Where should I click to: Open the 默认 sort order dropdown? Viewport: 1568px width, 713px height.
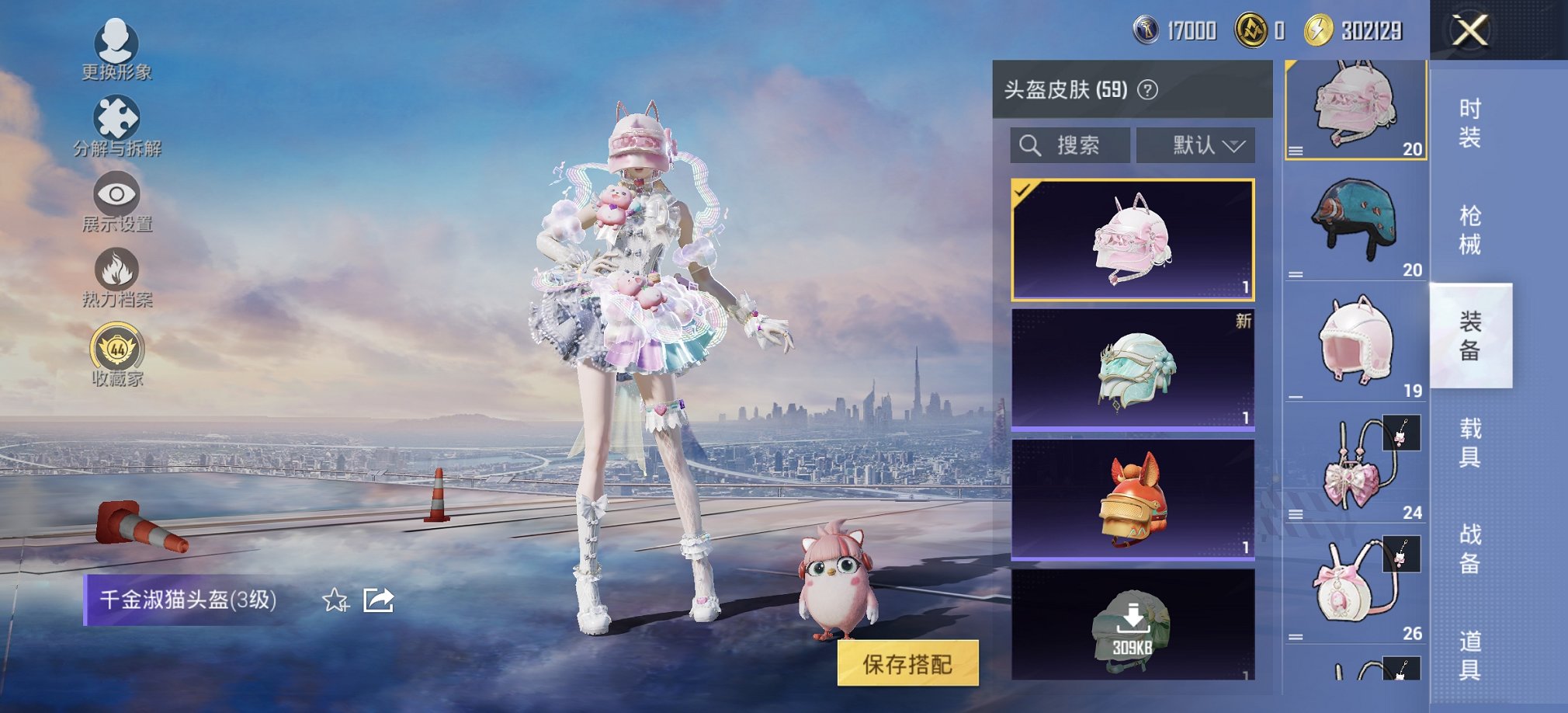coord(1195,144)
